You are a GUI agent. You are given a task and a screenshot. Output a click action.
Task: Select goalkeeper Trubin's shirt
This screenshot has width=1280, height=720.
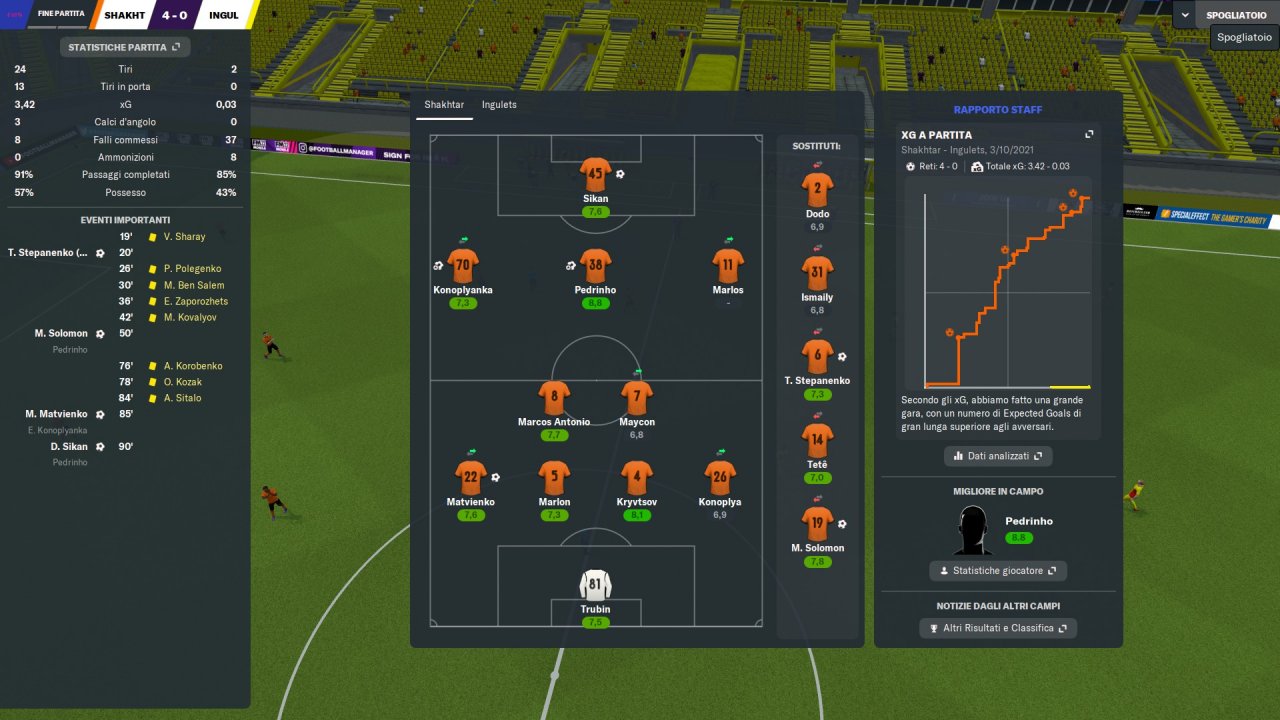595,586
